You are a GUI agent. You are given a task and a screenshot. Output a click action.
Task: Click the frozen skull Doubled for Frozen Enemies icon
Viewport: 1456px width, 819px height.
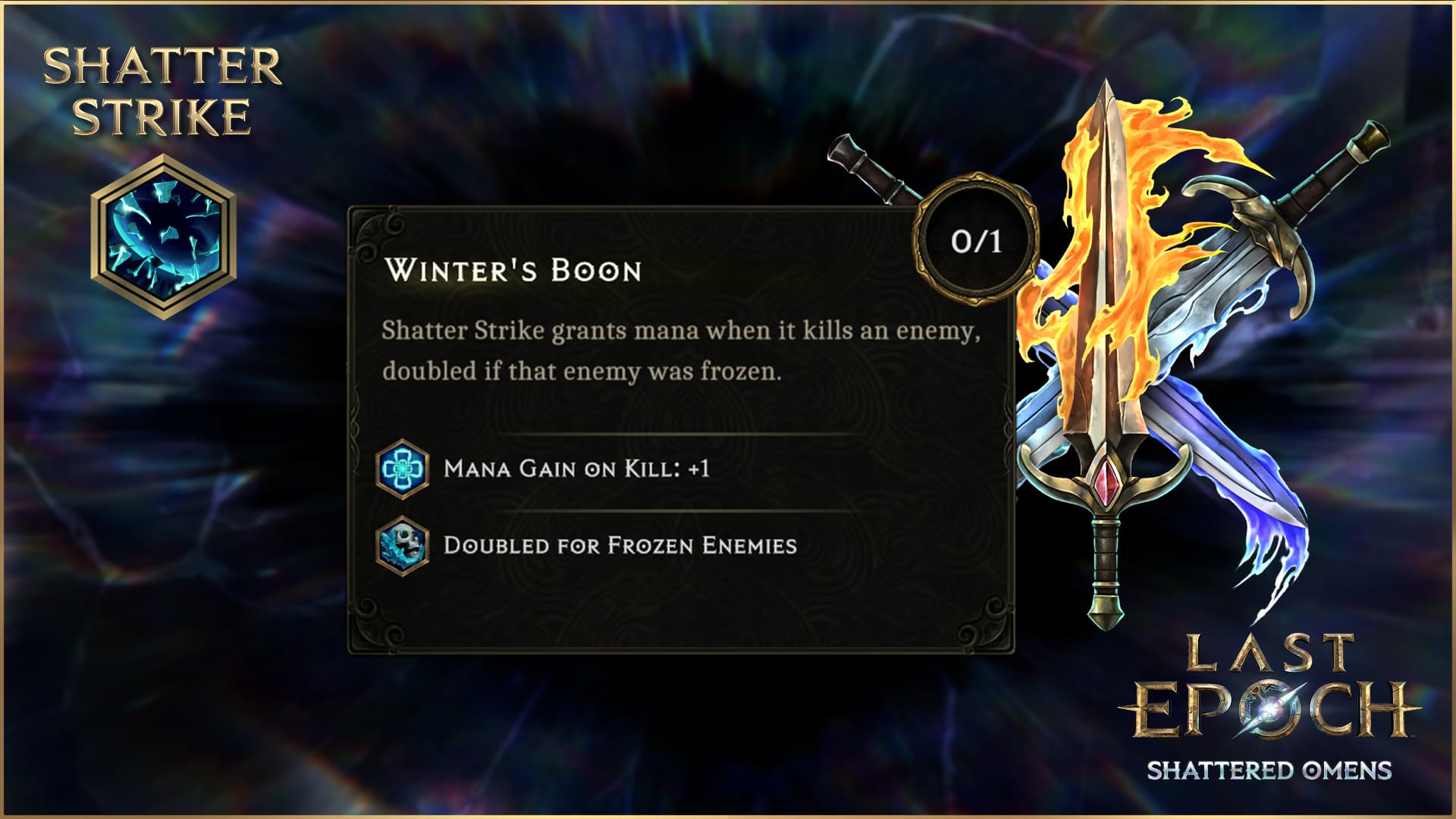click(x=403, y=545)
